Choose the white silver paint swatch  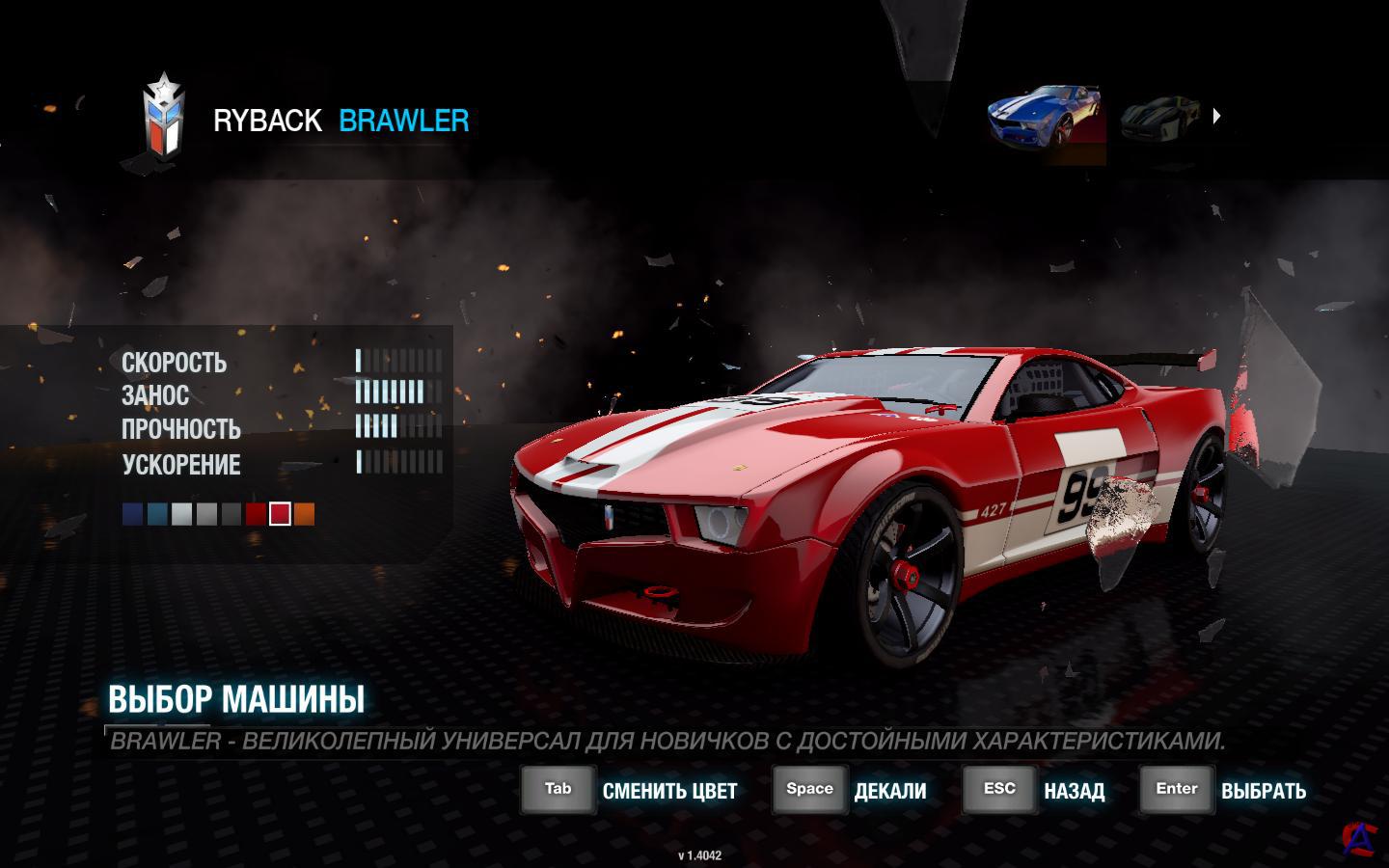[181, 514]
